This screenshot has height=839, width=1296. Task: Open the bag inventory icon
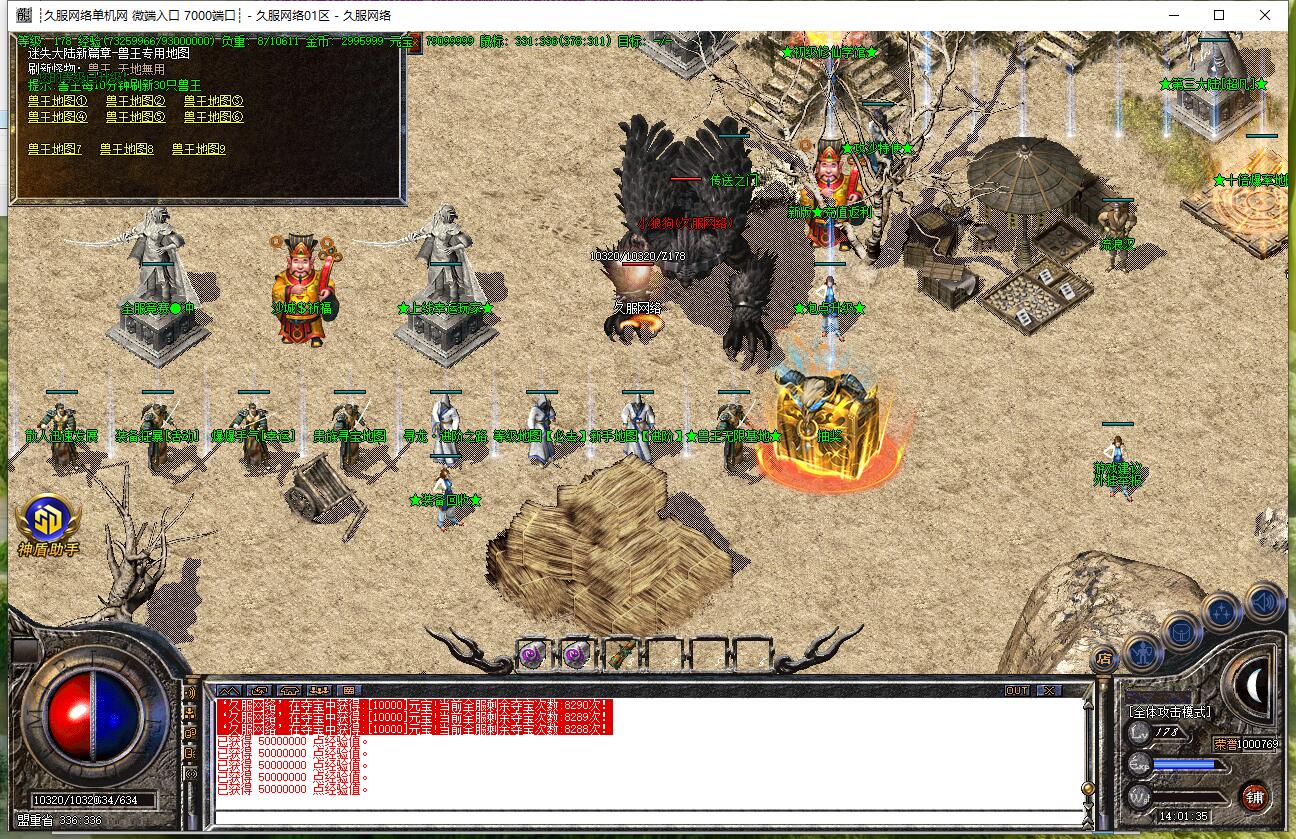(1181, 631)
